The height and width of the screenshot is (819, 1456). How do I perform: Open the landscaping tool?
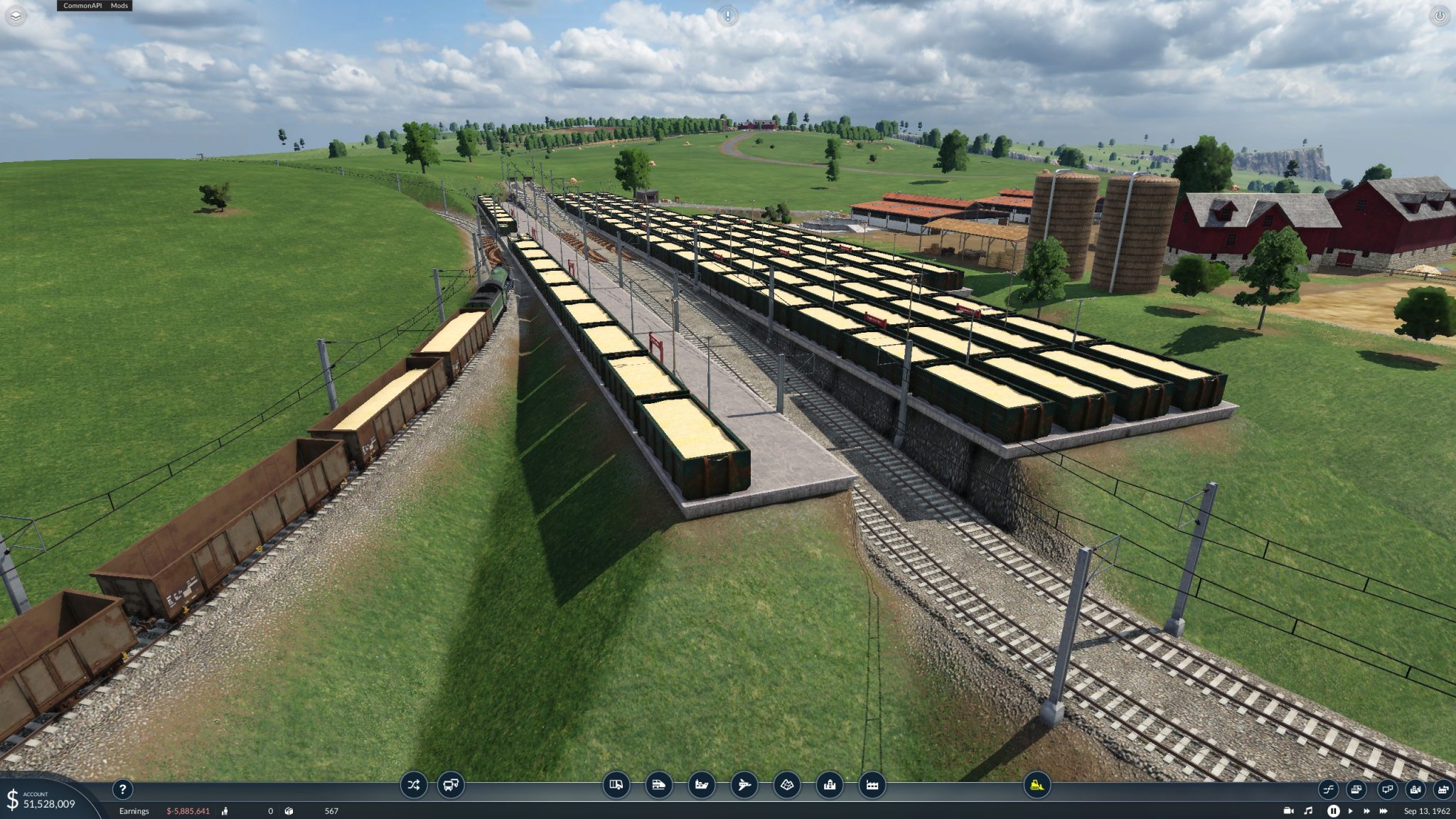(x=788, y=786)
